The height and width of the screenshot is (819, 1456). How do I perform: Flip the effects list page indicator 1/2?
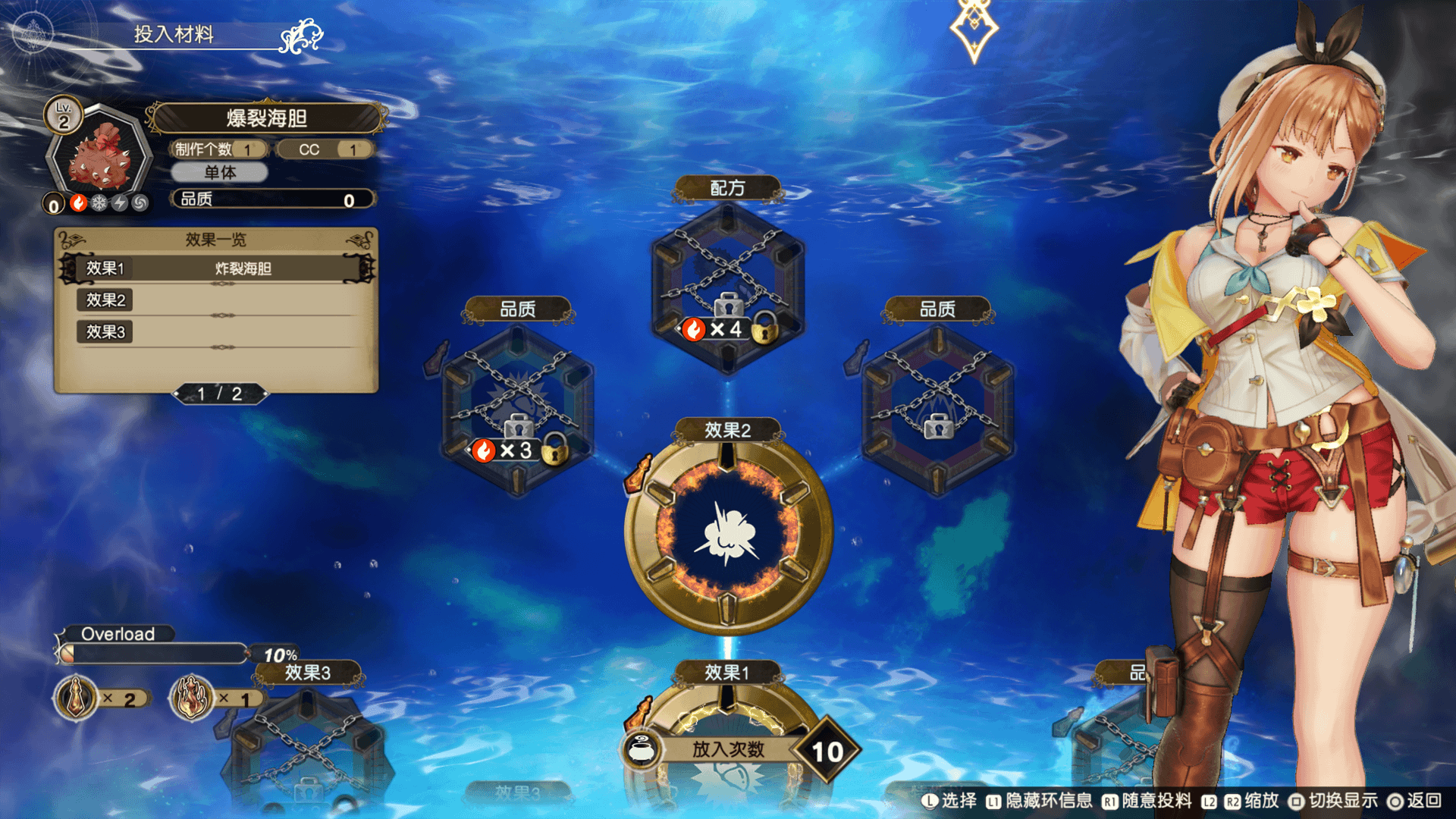tap(220, 394)
